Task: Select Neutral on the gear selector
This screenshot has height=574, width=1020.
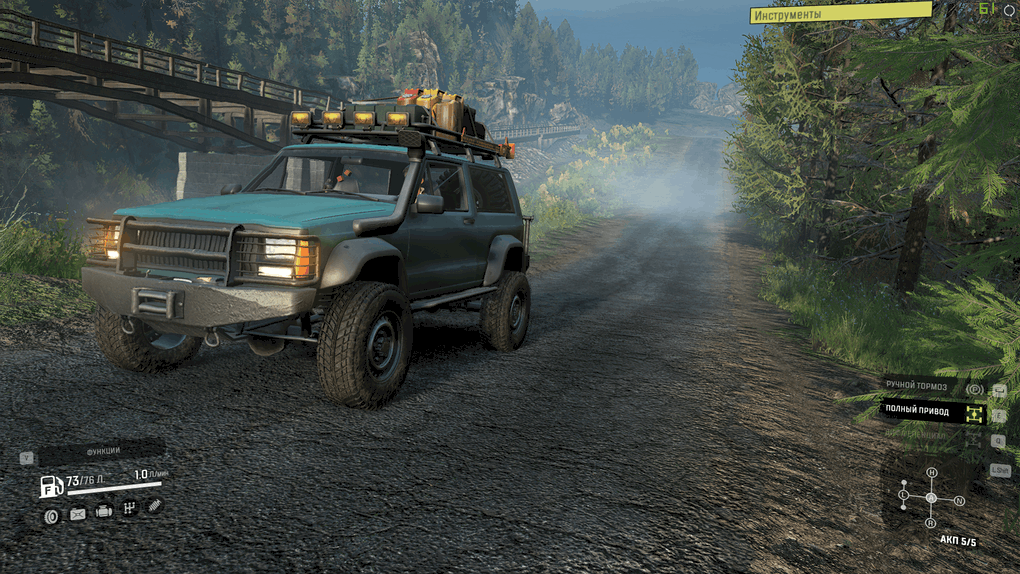Action: point(959,500)
